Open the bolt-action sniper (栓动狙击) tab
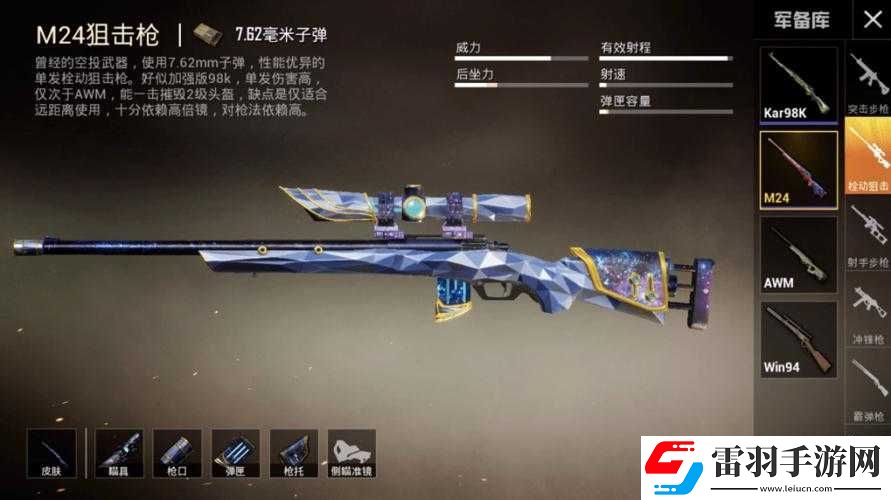This screenshot has height=500, width=891. (x=868, y=156)
